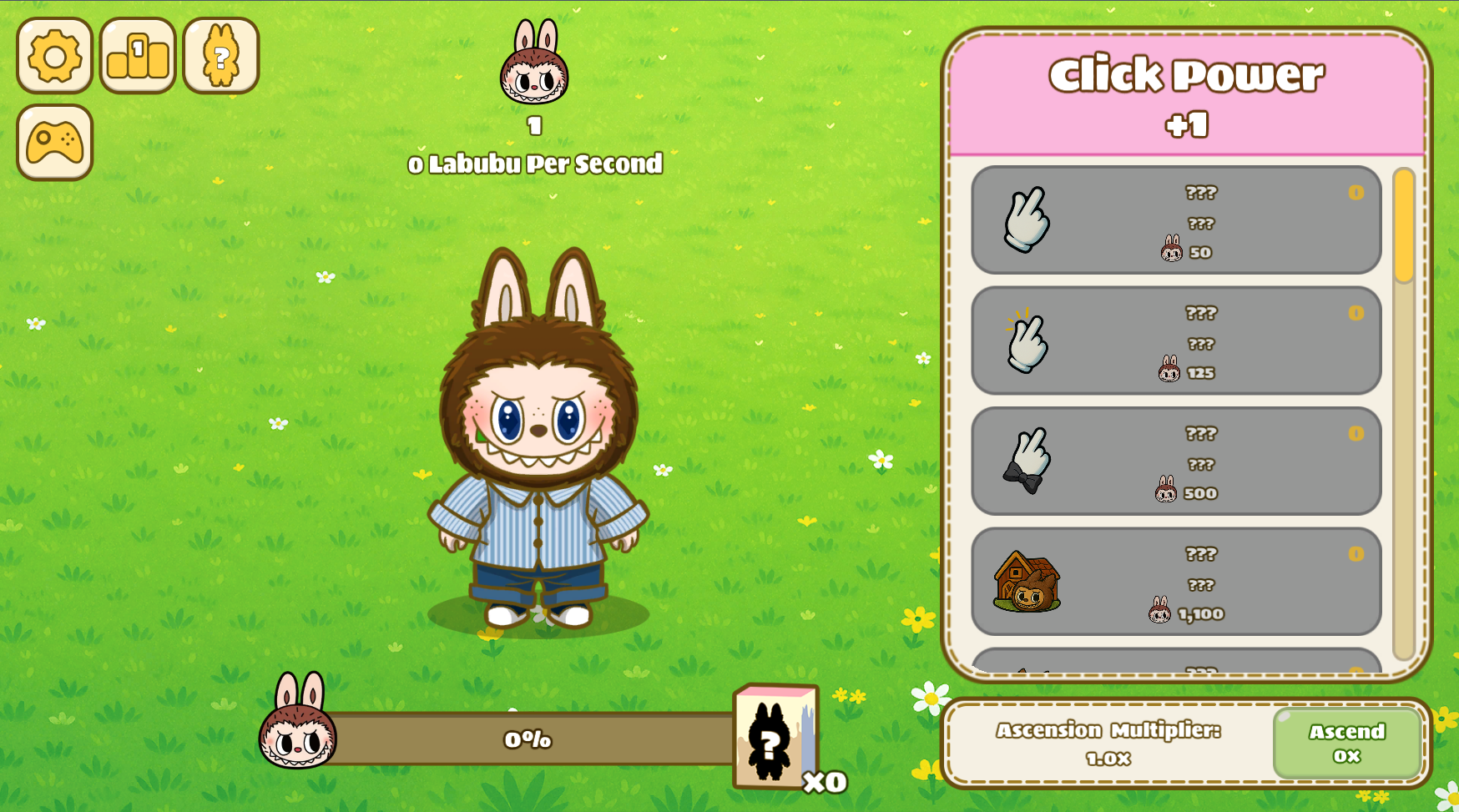Viewport: 1459px width, 812px height.
Task: Purchase the 1,100-cost barn upgrade
Action: coord(1175,582)
